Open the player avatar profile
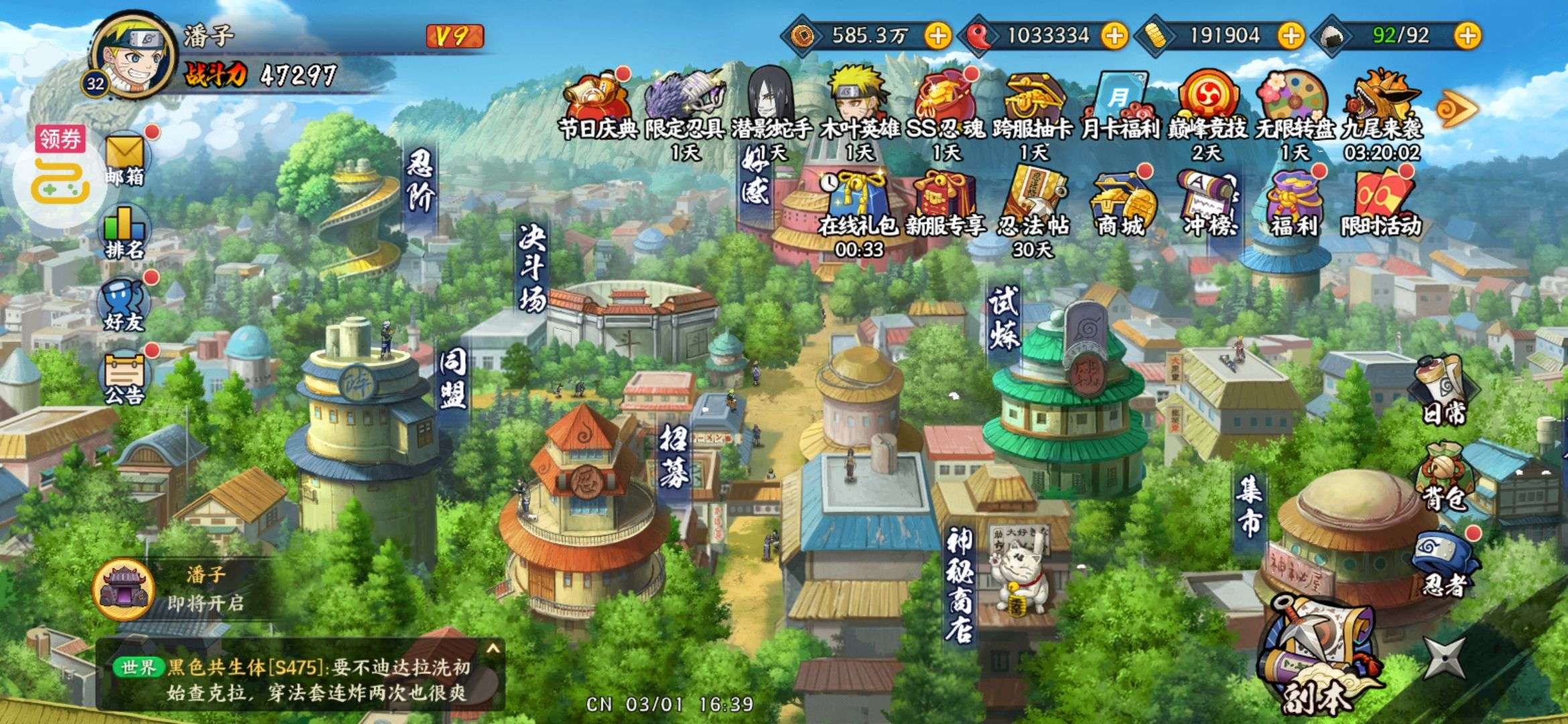1568x724 pixels. pos(133,55)
